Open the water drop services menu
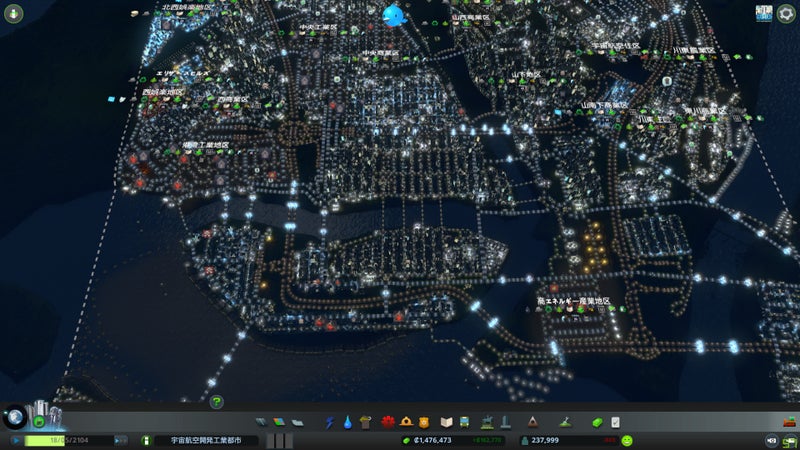This screenshot has height=450, width=800. tap(347, 422)
